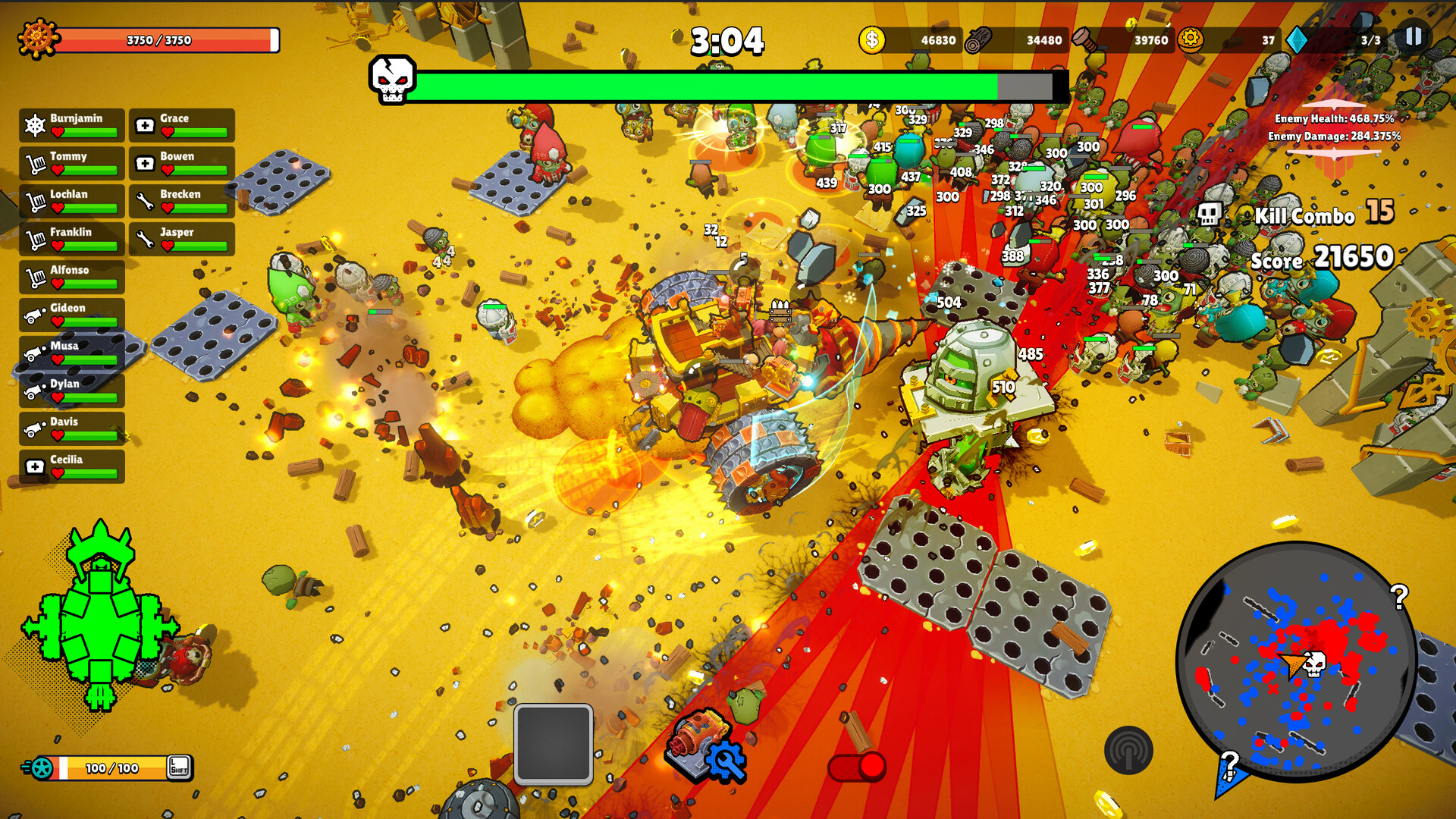Expand the question mark marker above the minimap
Image resolution: width=1456 pixels, height=819 pixels.
1400,595
